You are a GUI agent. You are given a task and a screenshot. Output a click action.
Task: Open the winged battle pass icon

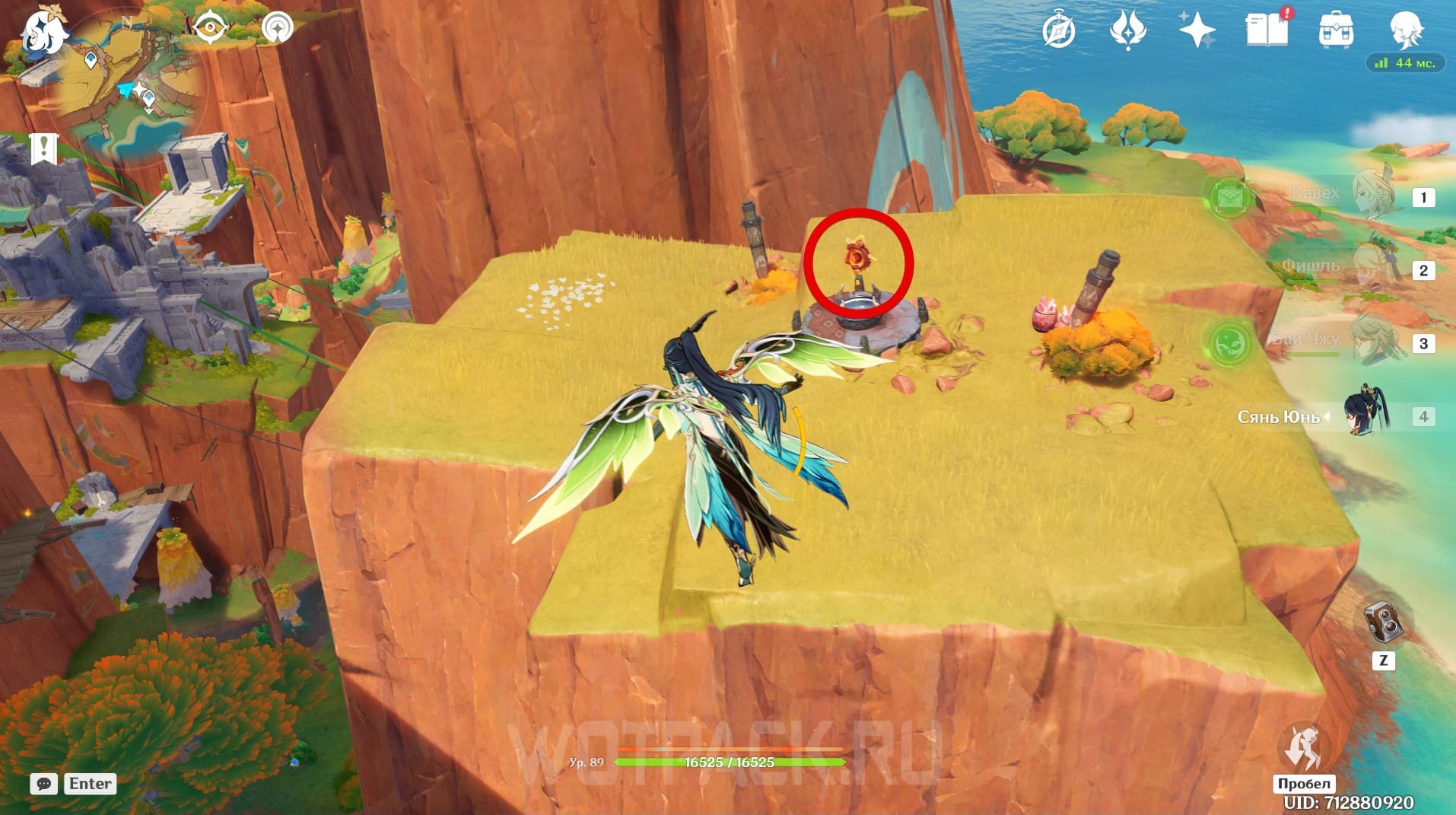1127,31
